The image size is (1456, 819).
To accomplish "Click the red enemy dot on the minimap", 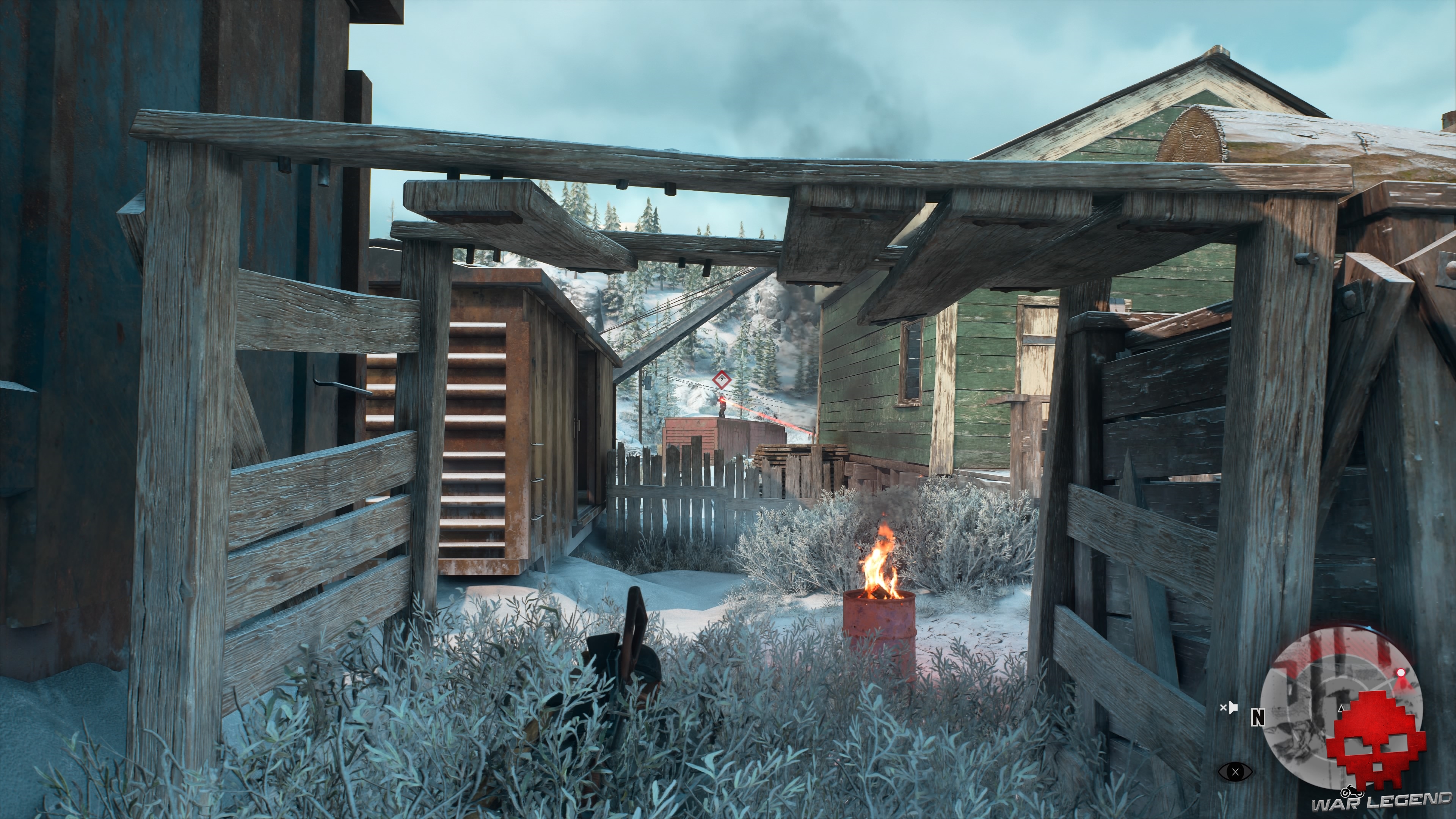I will pos(1401,672).
